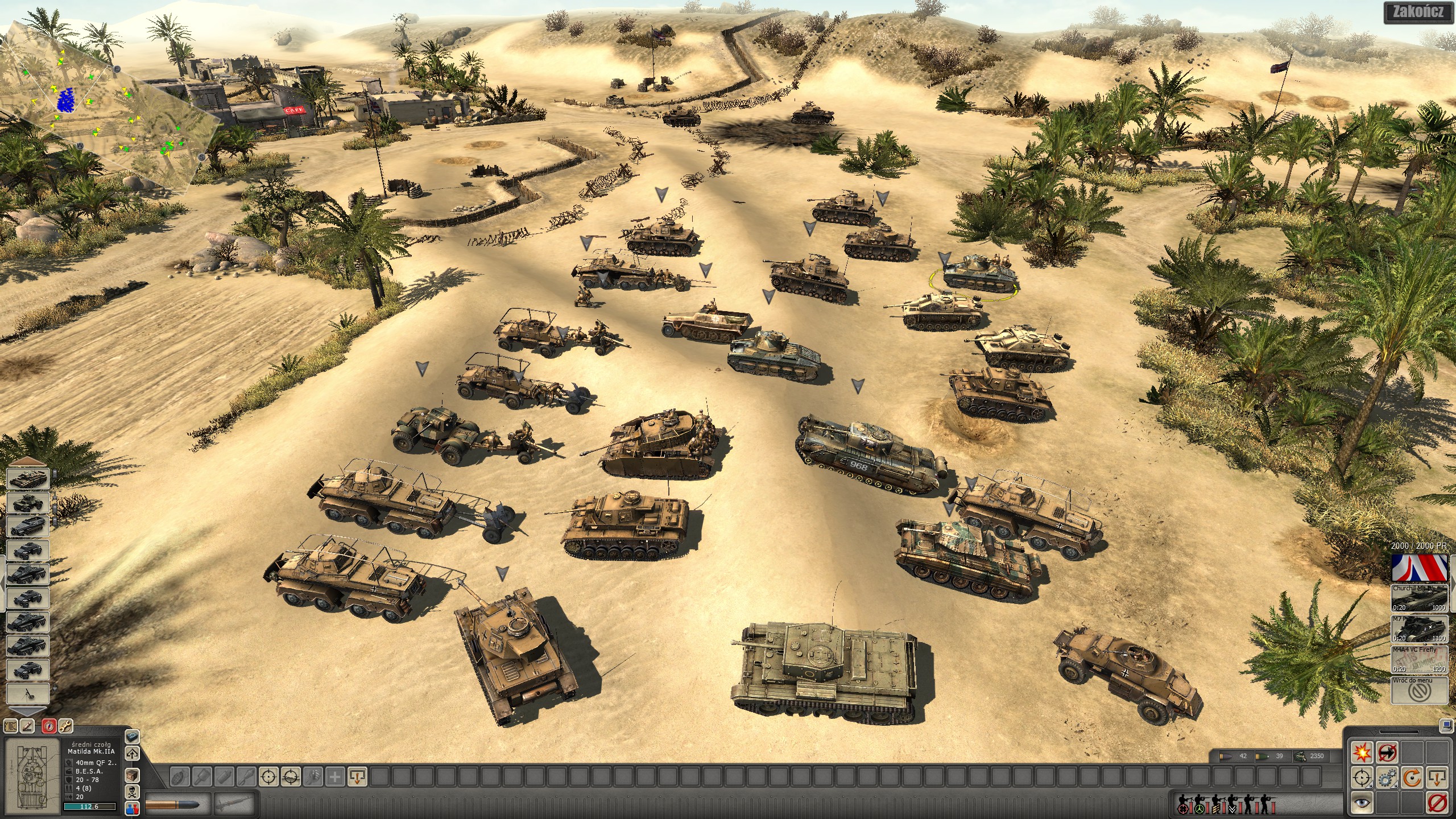
Task: Select the British flag faction icon
Action: coord(1419,568)
